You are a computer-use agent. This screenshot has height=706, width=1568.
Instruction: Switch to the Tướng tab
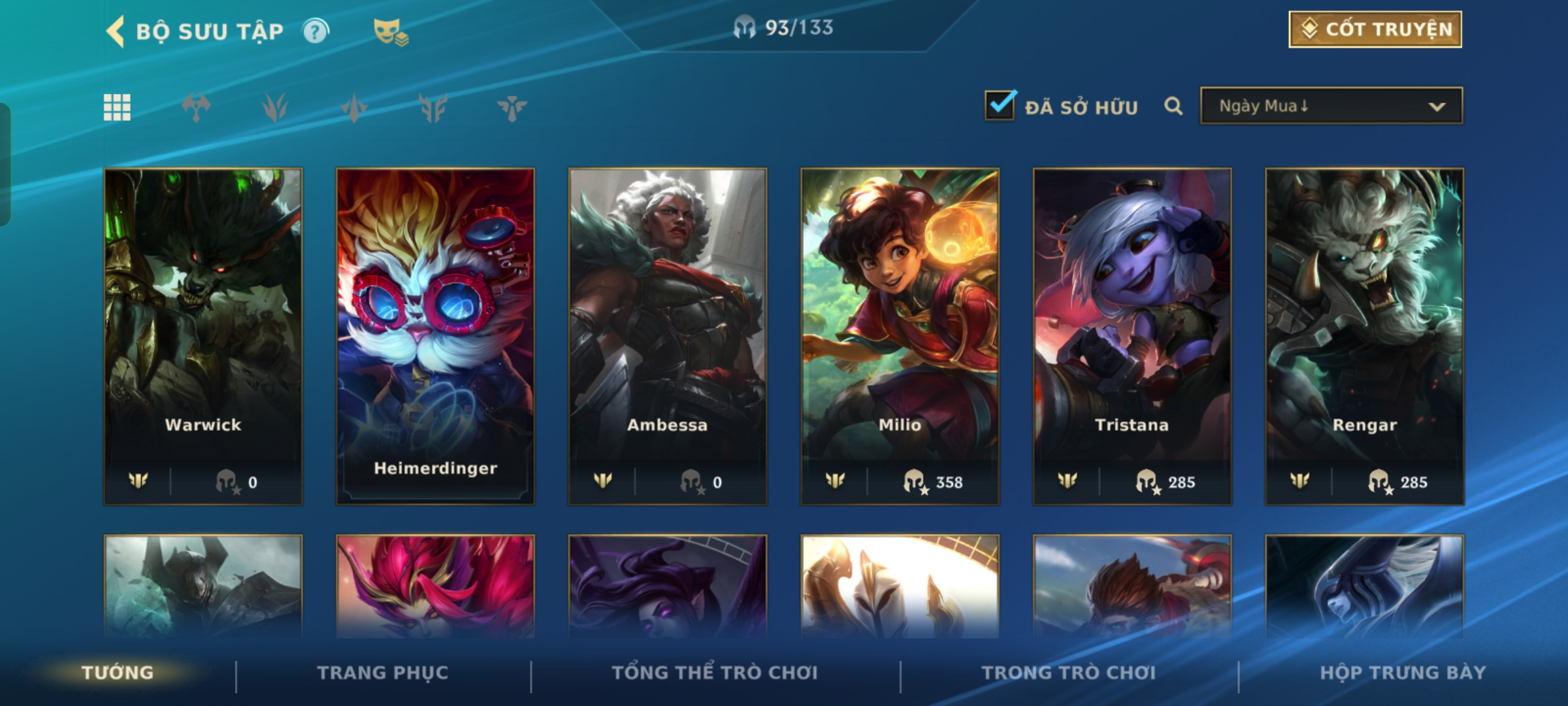point(118,673)
